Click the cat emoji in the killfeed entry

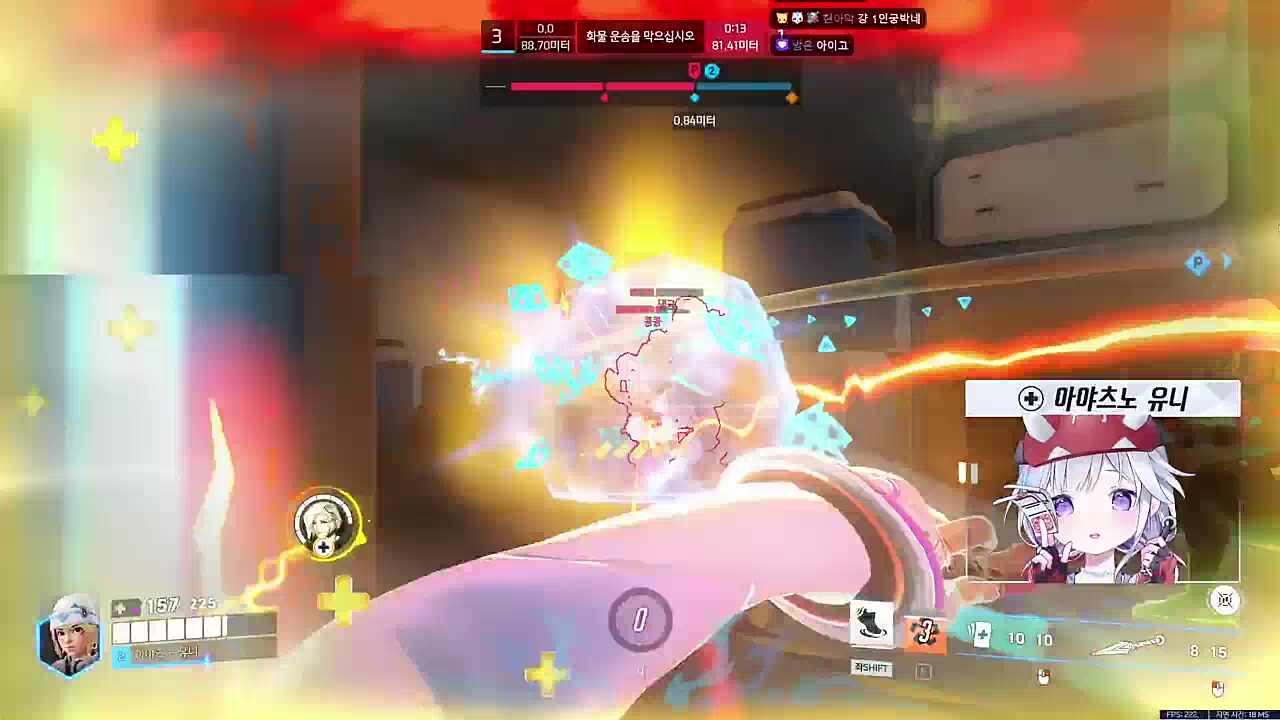(781, 16)
